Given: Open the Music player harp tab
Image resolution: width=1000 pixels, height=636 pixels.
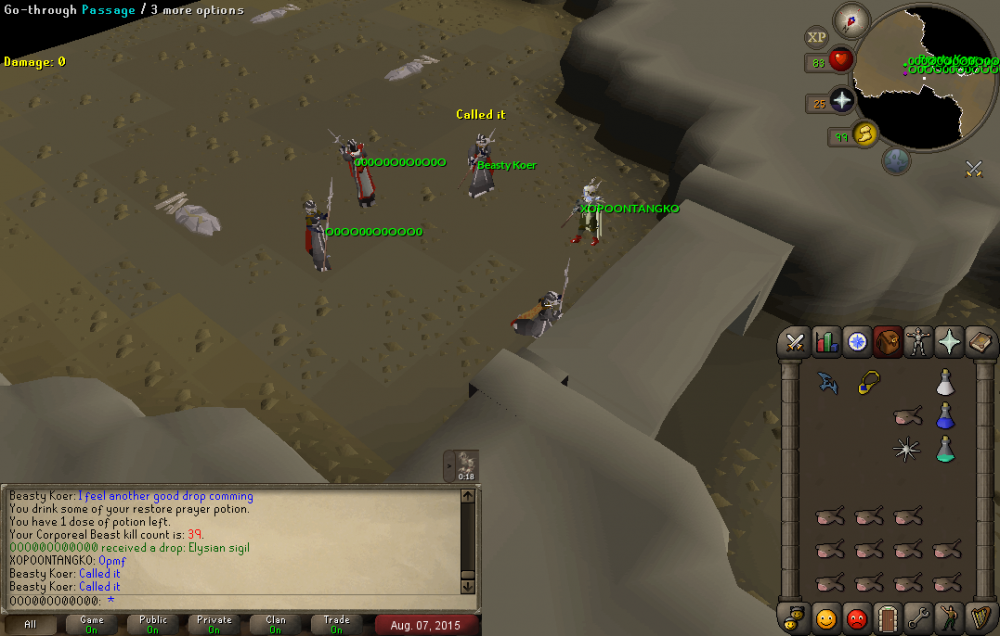Looking at the screenshot, I should coord(979,617).
